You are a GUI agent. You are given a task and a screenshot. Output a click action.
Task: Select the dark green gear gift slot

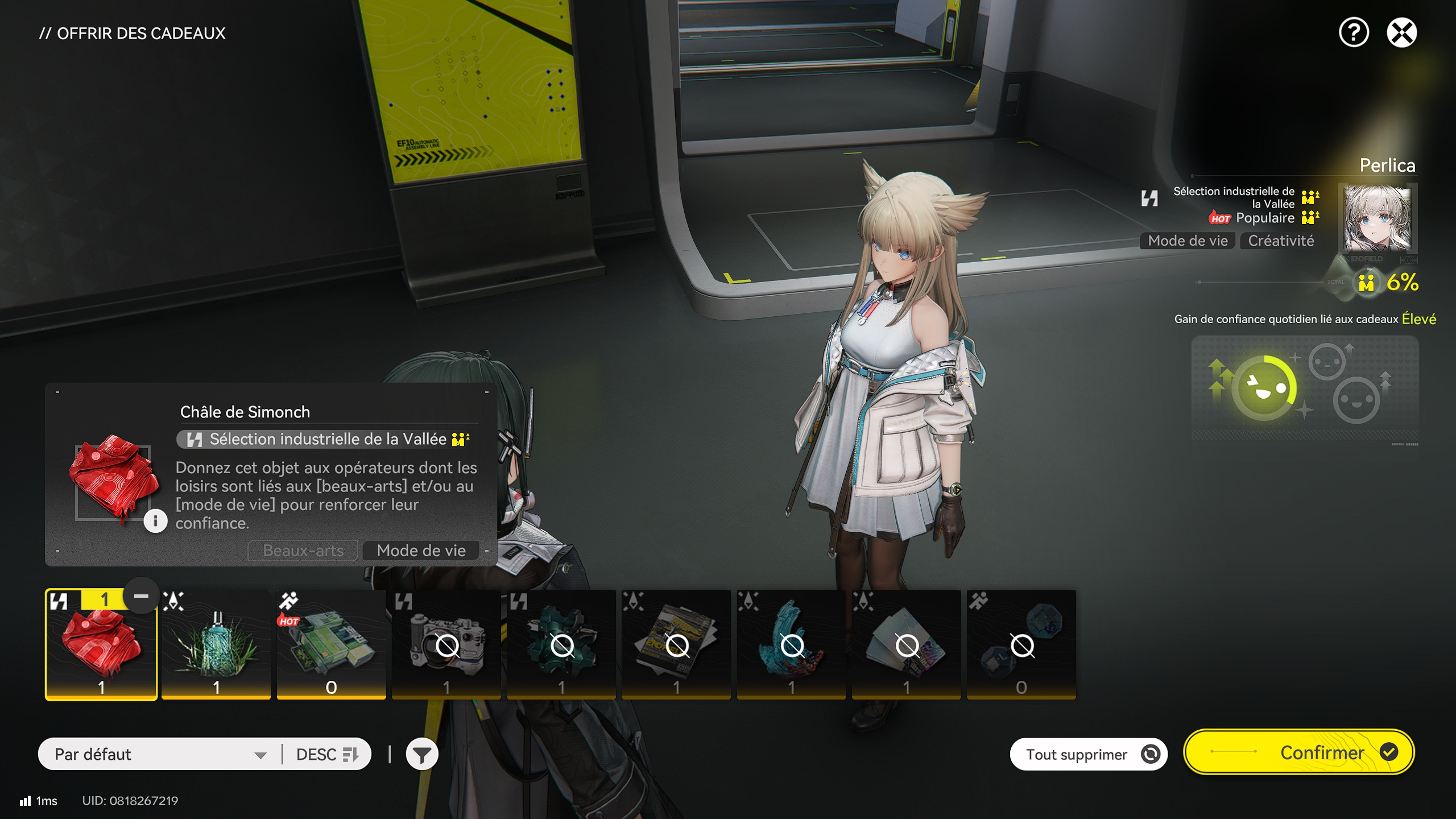coord(561,646)
